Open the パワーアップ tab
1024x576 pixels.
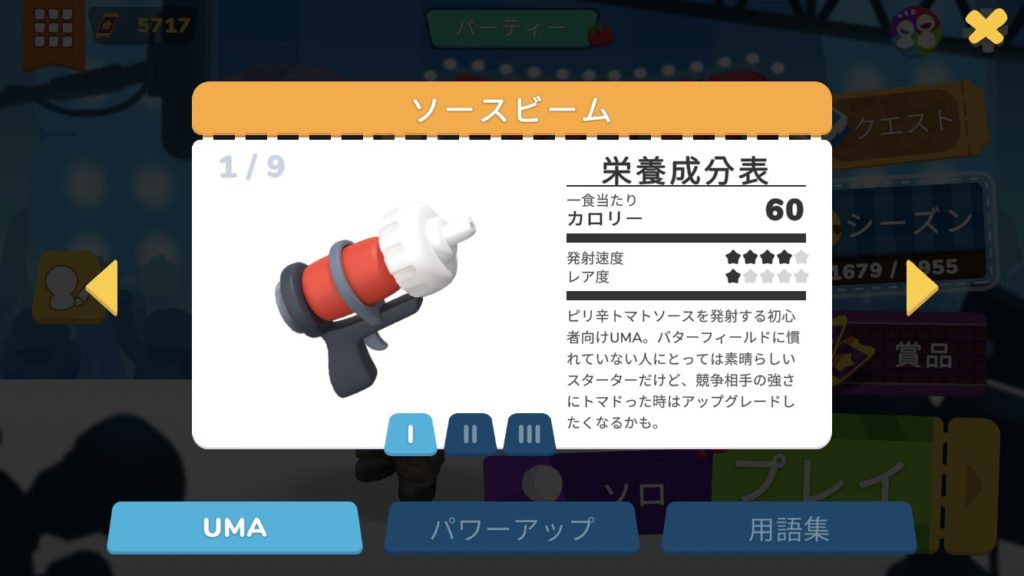[511, 527]
